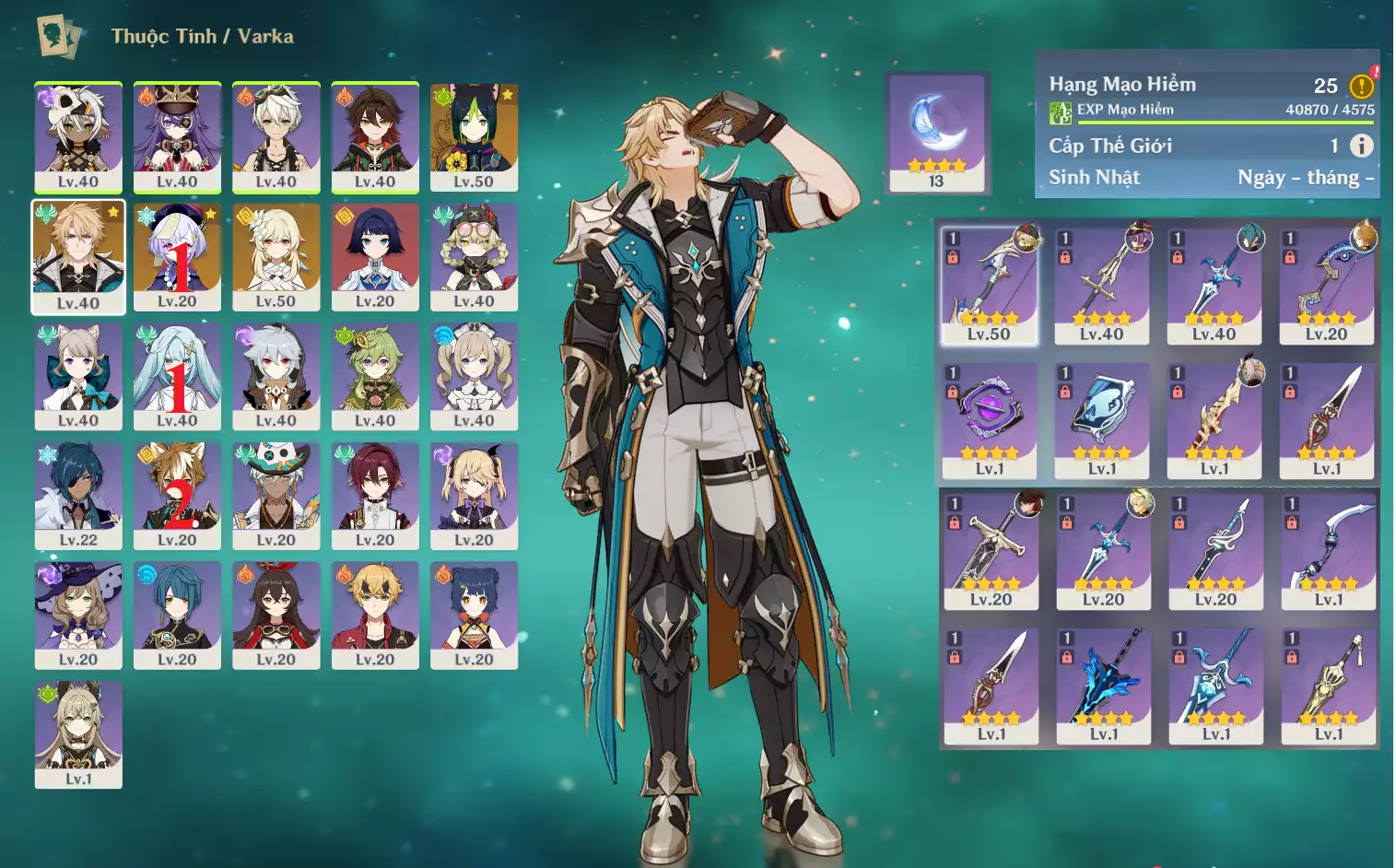Choose Varka's highlighted character card
The image size is (1396, 868).
[78, 257]
